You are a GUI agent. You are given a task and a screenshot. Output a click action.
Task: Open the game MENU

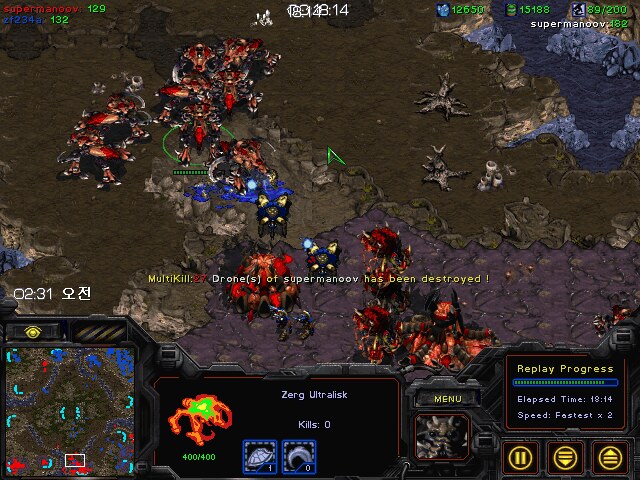449,399
